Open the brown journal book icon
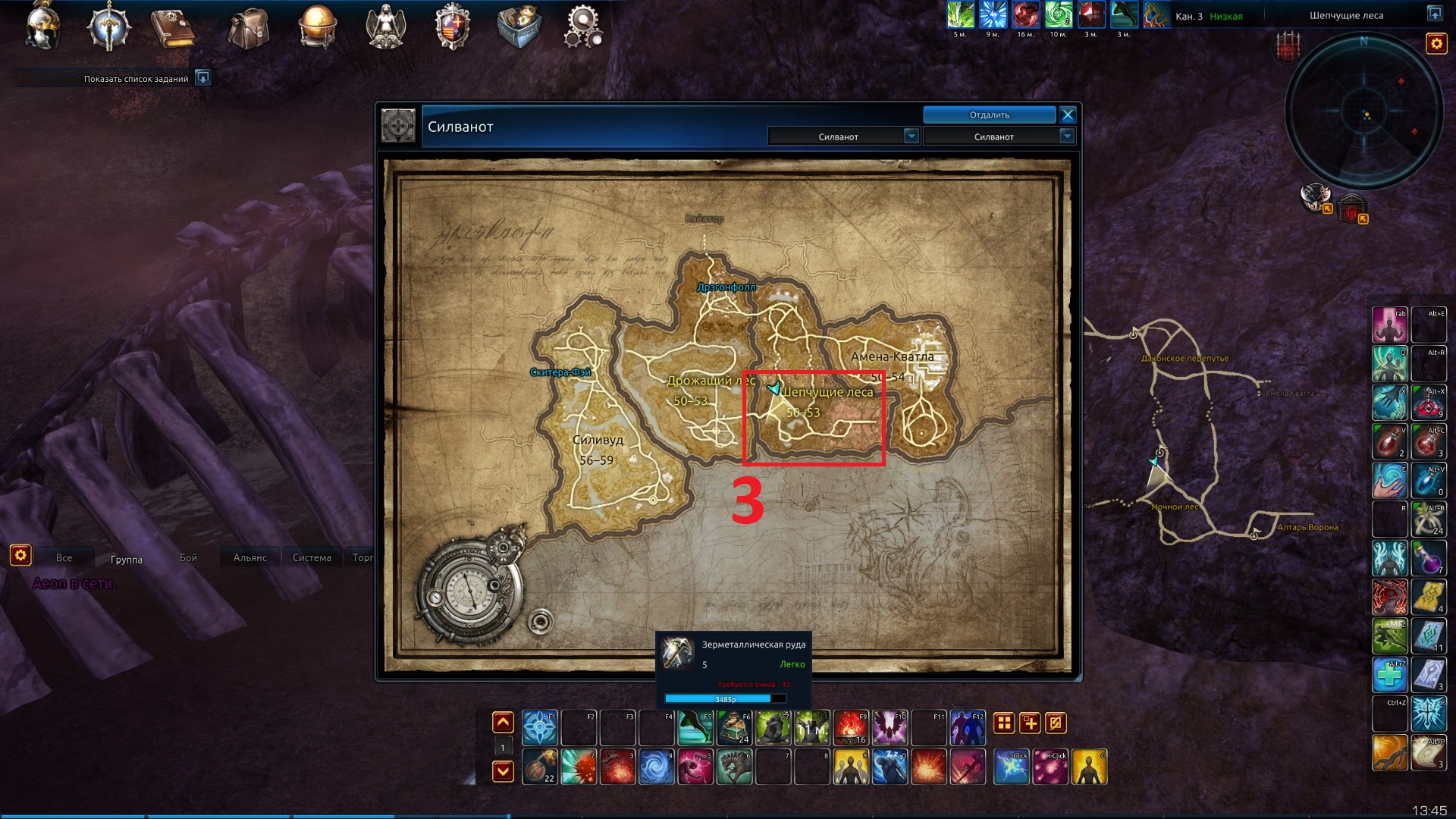The image size is (1456, 819). [x=173, y=29]
